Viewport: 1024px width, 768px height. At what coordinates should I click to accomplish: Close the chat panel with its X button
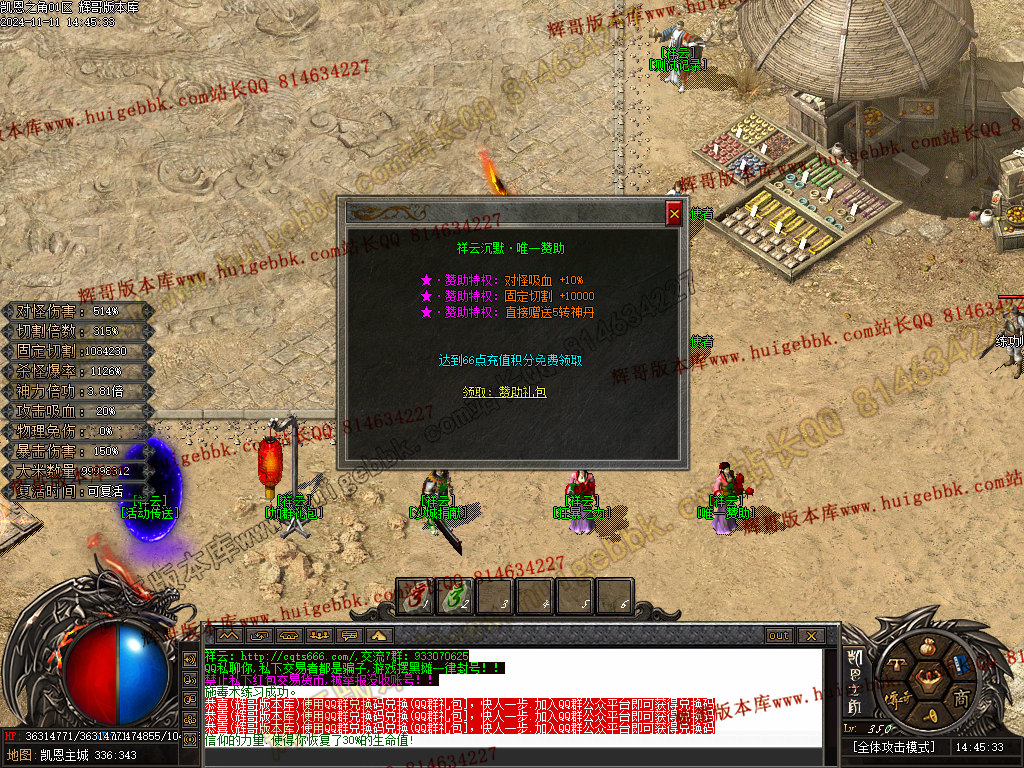[x=809, y=636]
